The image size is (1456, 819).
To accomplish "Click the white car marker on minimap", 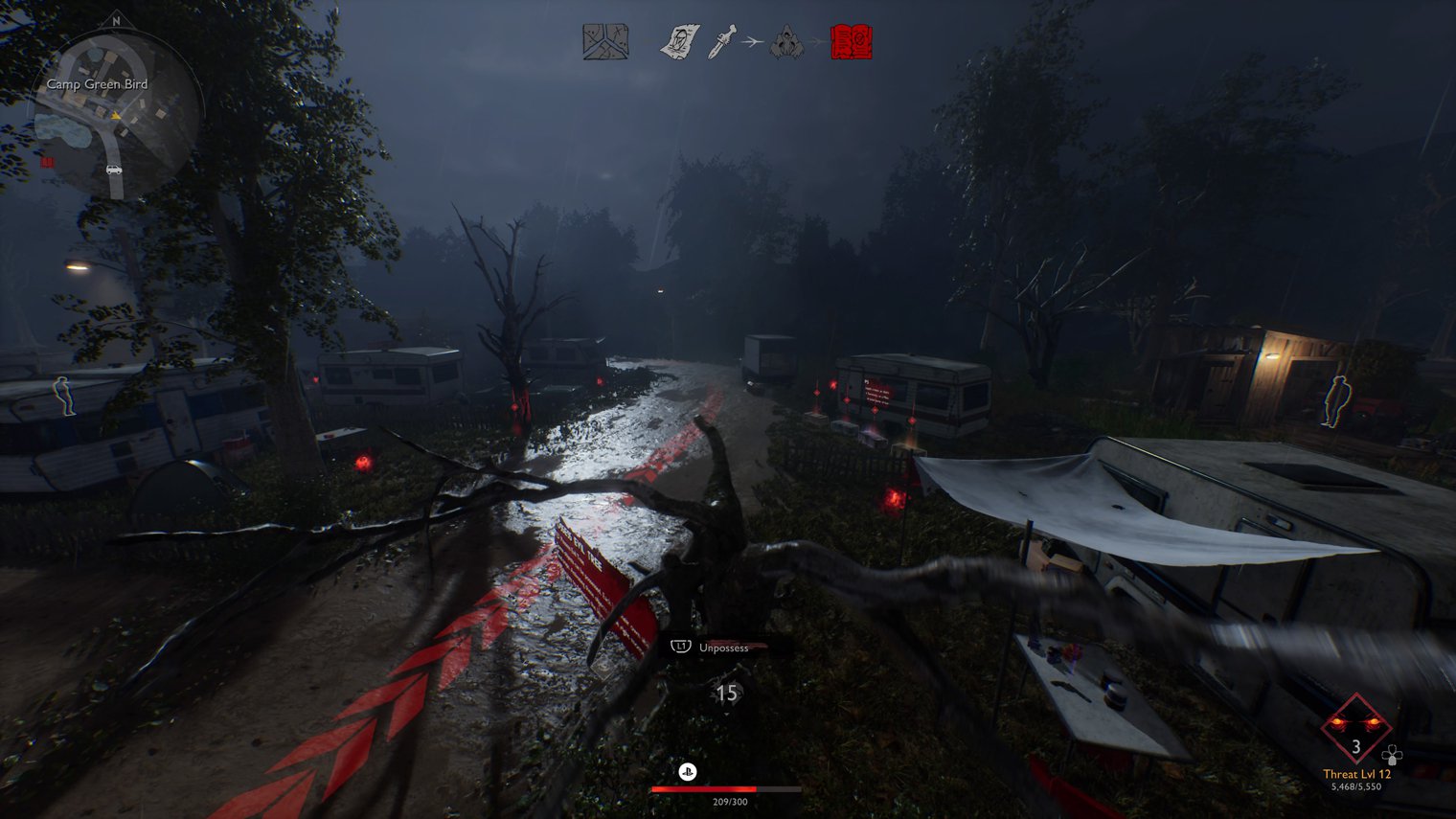I will coord(114,170).
